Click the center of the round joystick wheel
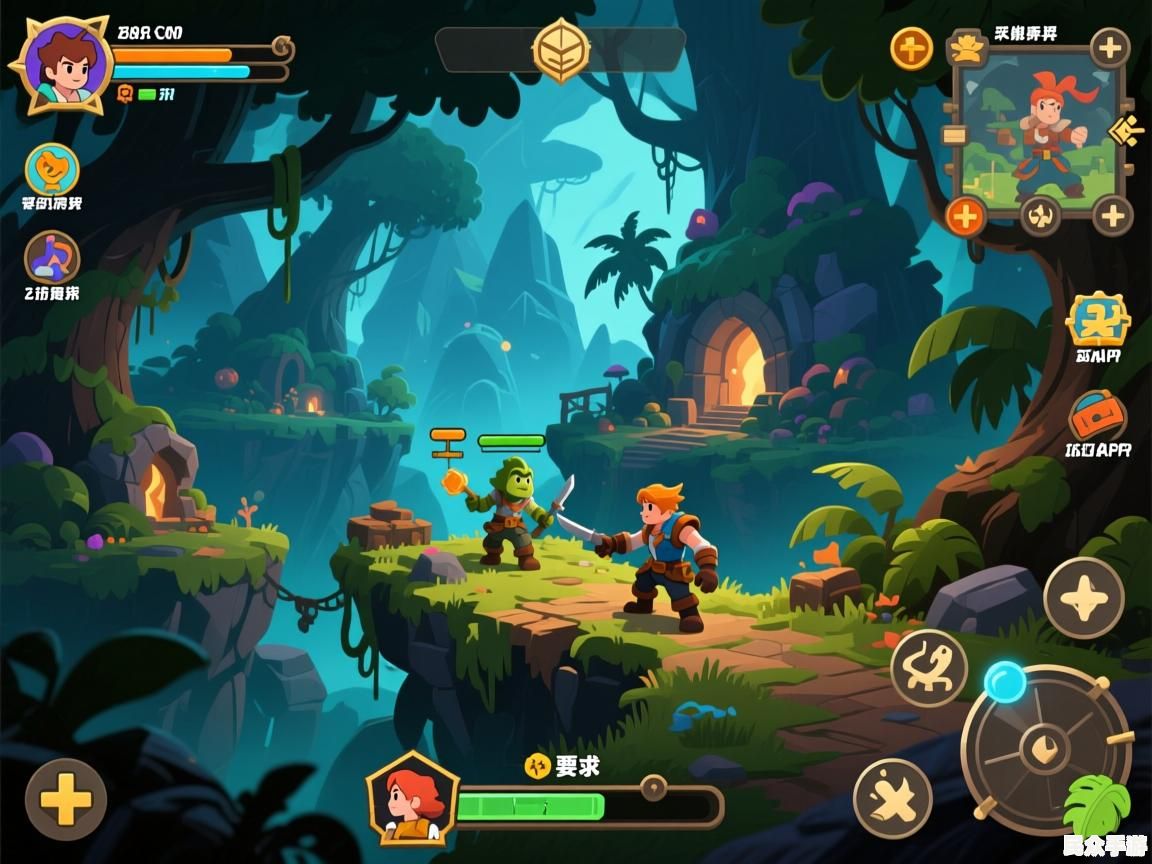 1045,747
